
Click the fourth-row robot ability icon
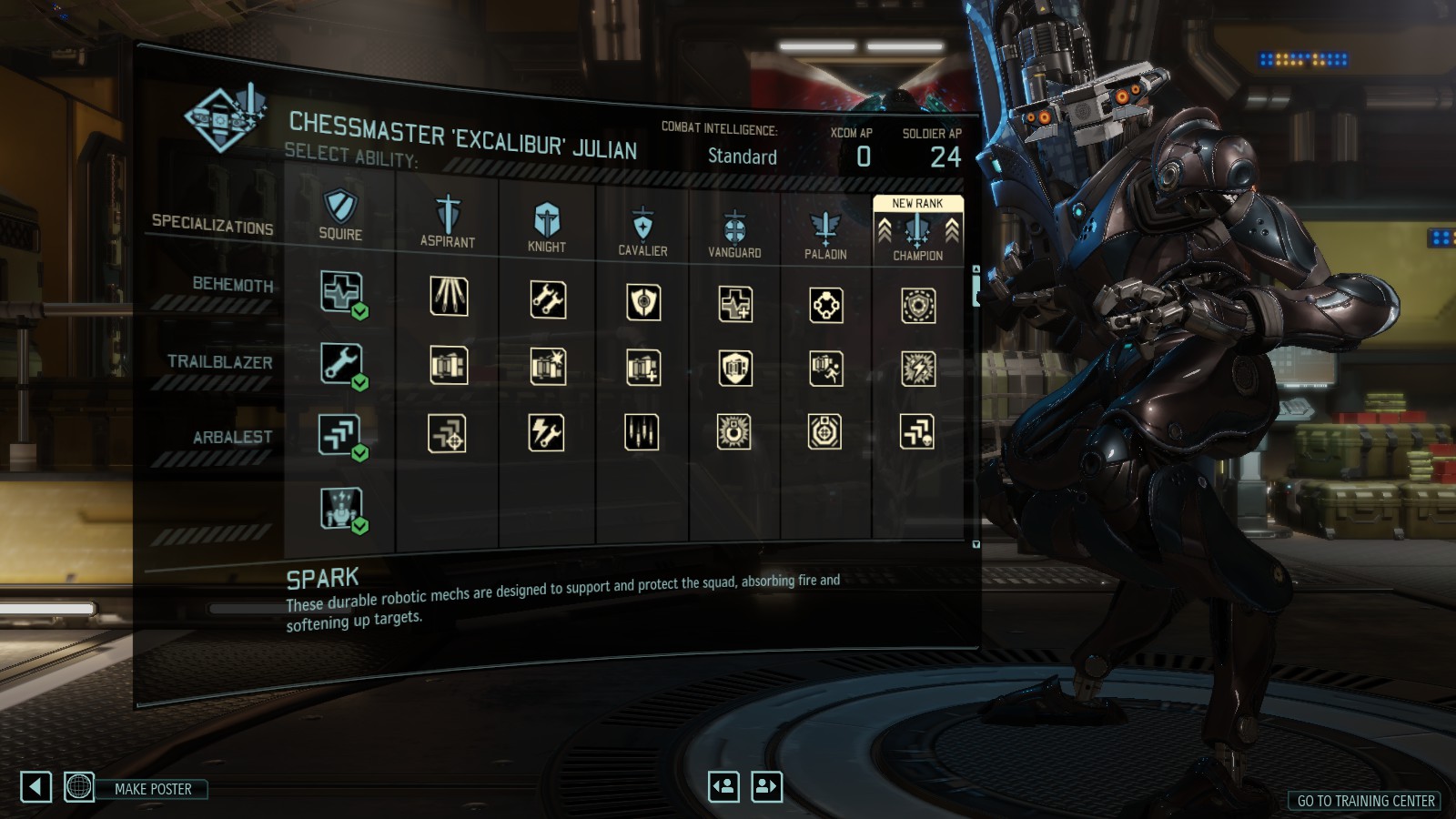(340, 508)
